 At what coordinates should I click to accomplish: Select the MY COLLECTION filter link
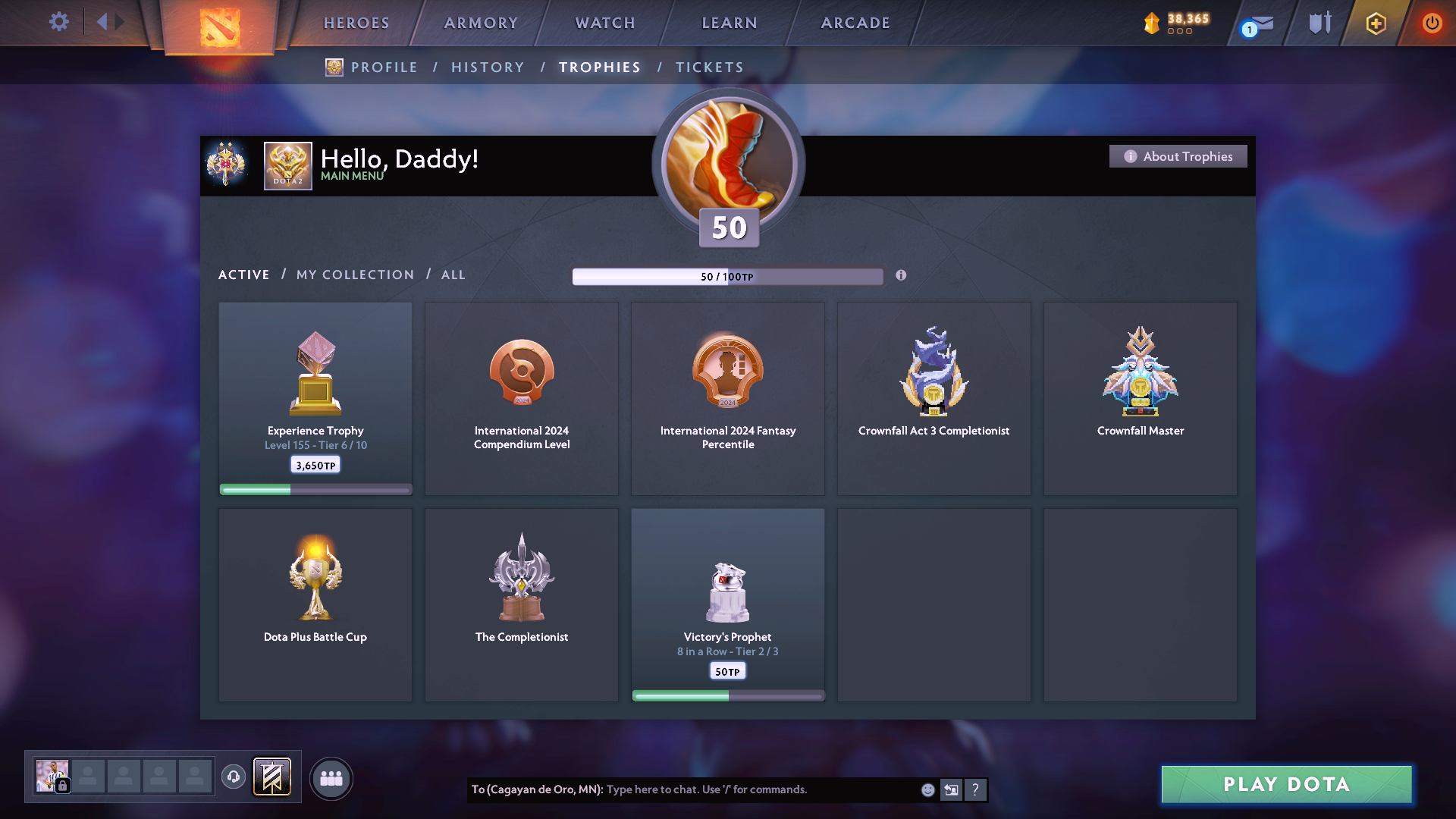click(x=354, y=275)
